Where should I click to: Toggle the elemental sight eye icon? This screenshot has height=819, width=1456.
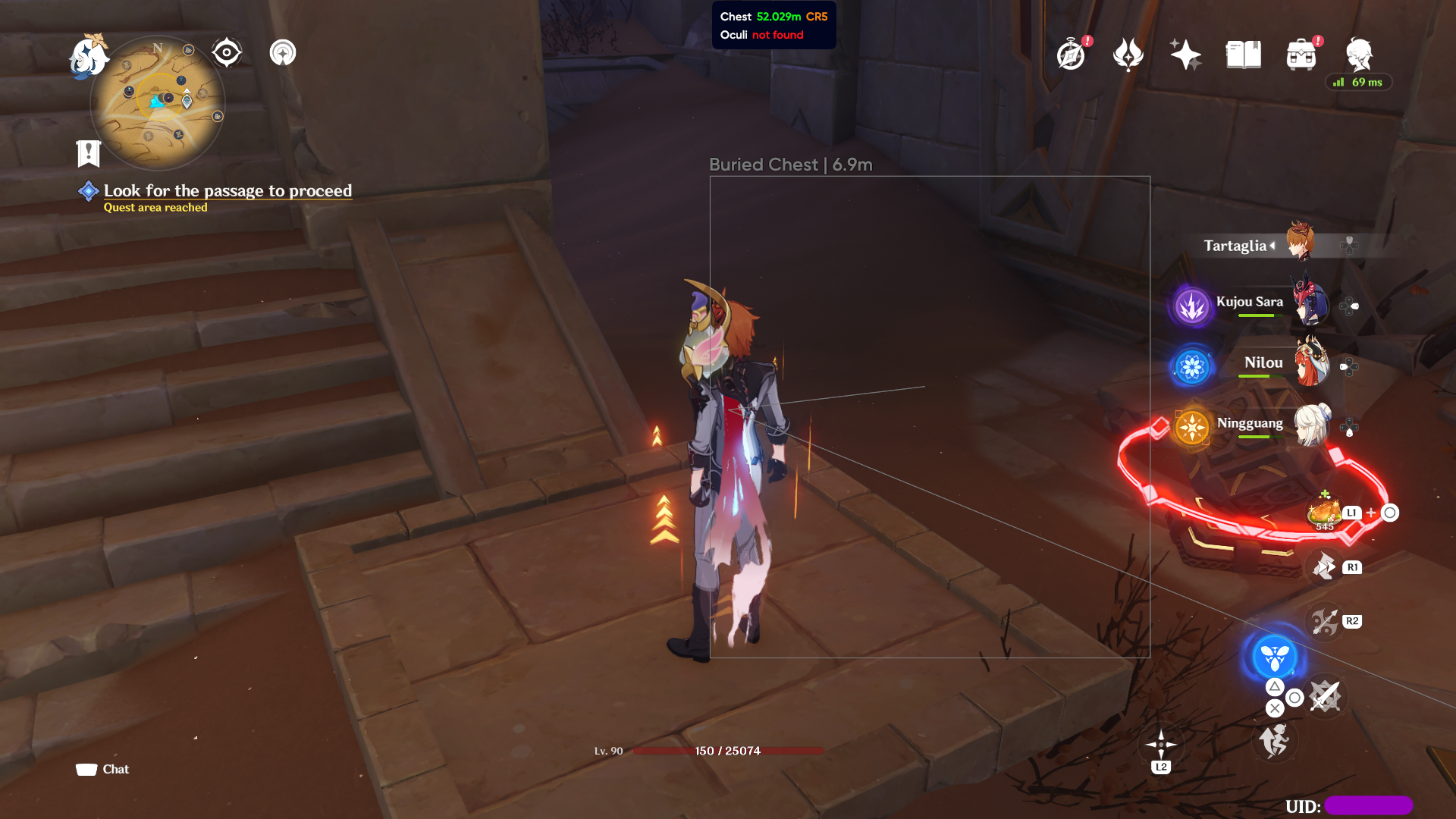pos(226,53)
